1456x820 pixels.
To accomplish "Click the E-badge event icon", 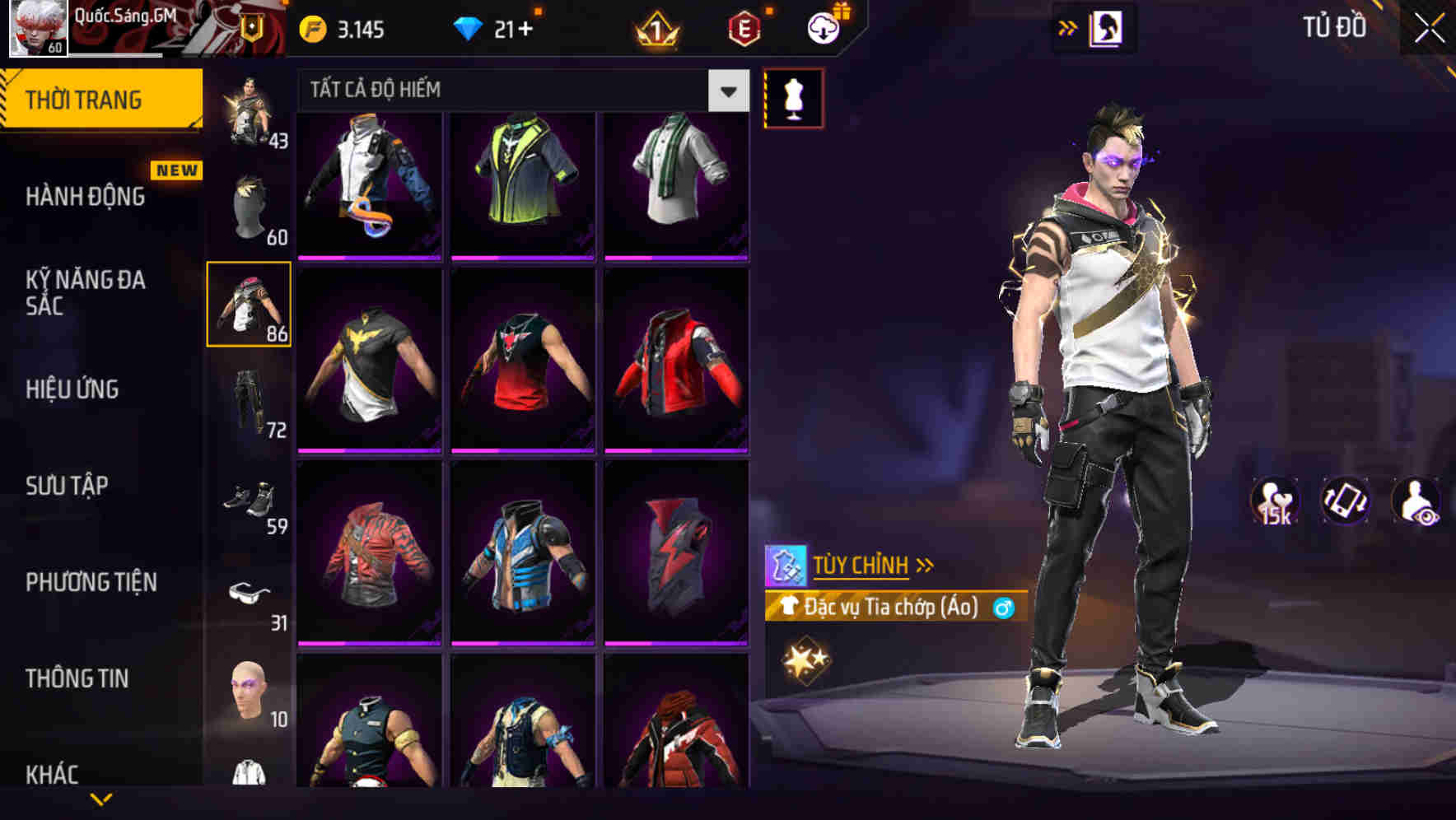I will pos(741,29).
